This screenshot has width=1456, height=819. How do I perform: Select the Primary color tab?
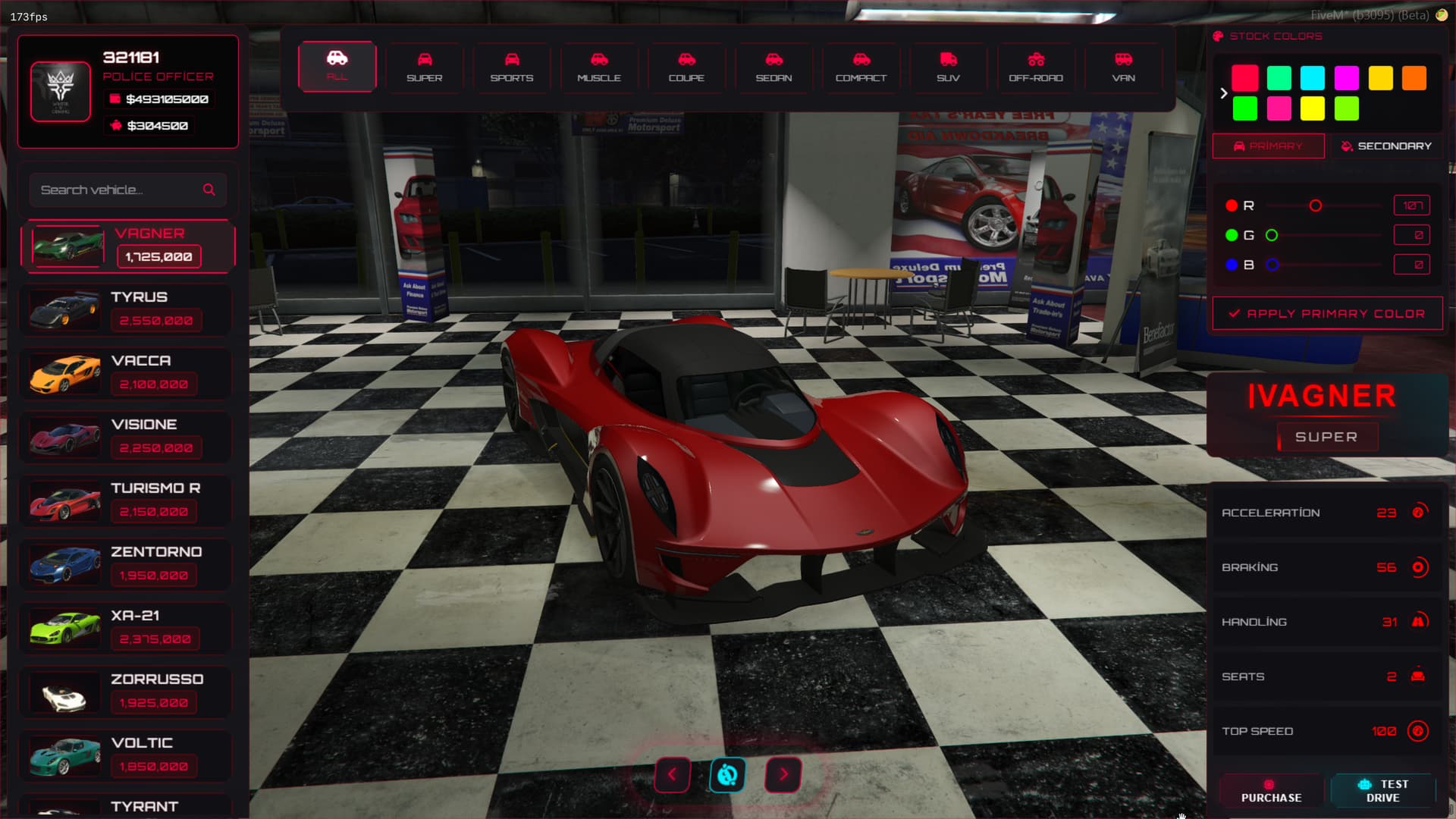pyautogui.click(x=1269, y=146)
